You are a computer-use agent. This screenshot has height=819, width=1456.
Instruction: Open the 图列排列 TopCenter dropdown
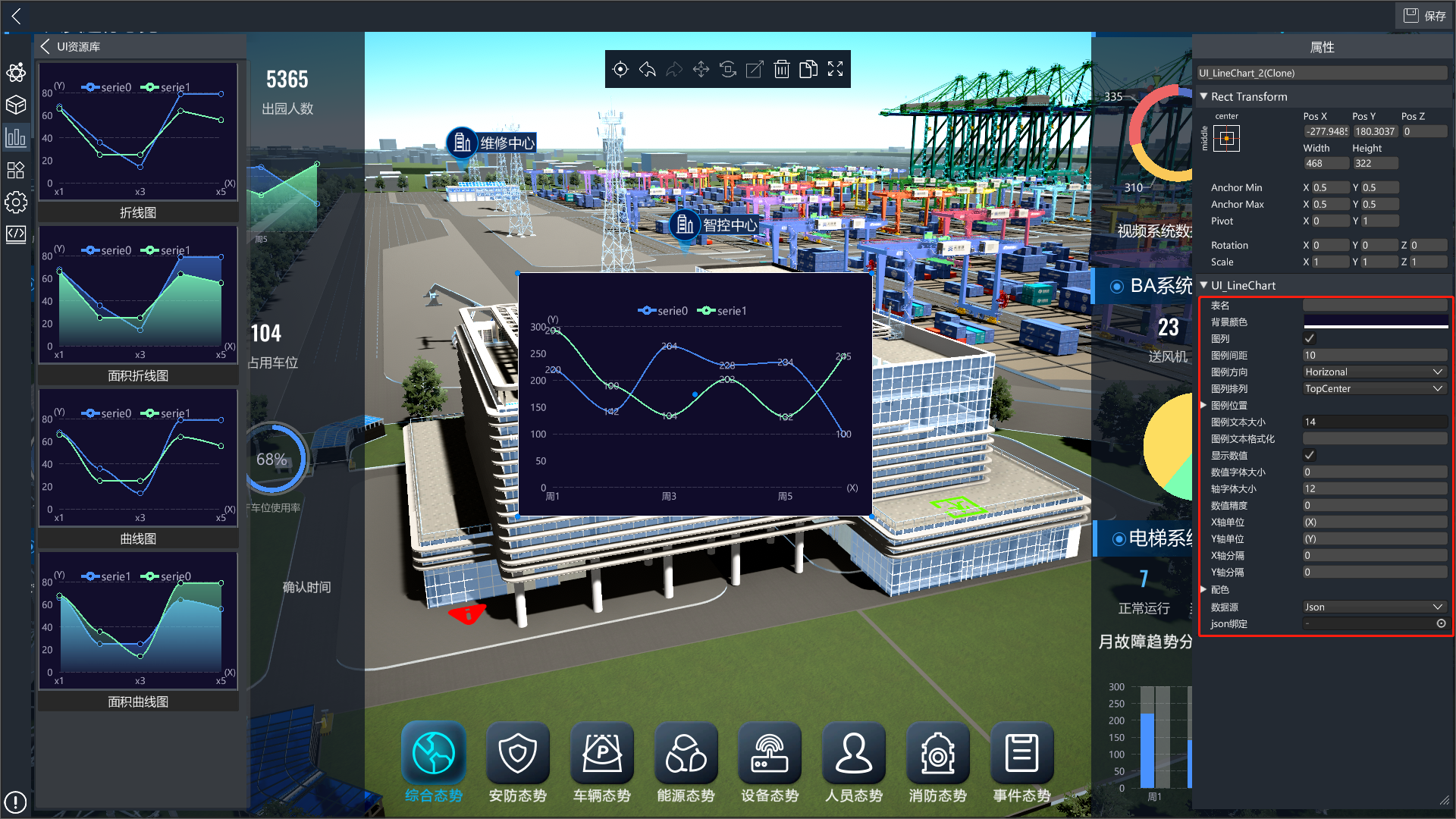[1373, 388]
